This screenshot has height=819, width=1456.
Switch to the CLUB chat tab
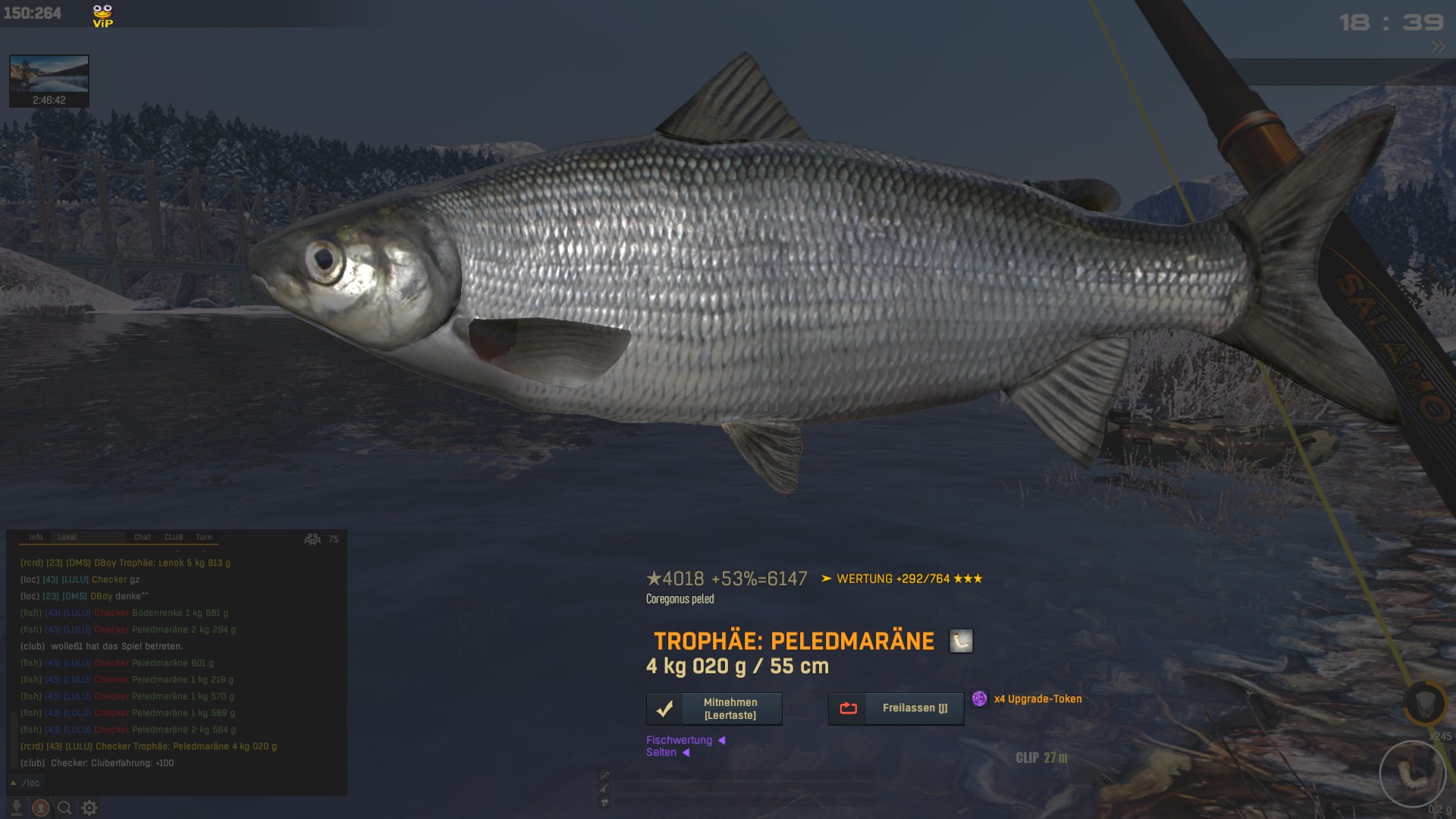[x=174, y=537]
